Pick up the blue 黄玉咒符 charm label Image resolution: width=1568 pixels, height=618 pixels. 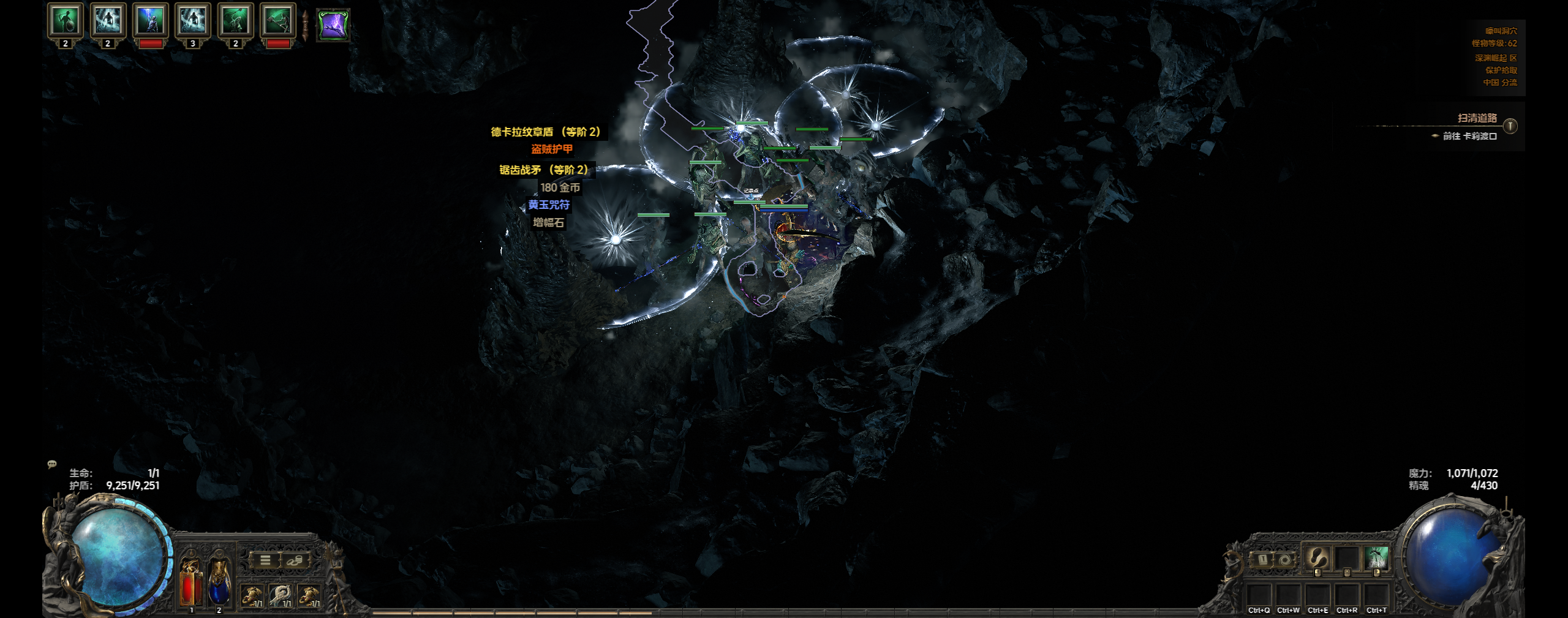click(549, 205)
